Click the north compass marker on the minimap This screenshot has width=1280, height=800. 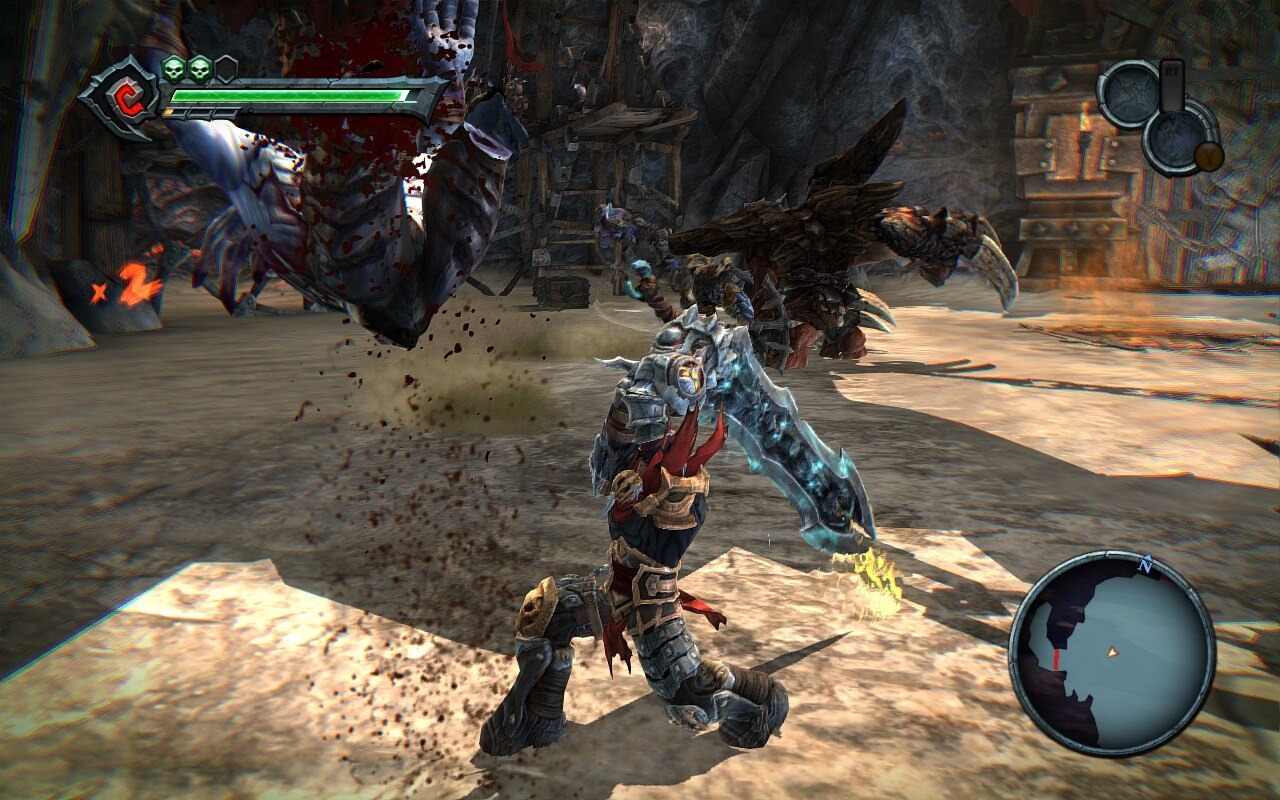[1146, 567]
